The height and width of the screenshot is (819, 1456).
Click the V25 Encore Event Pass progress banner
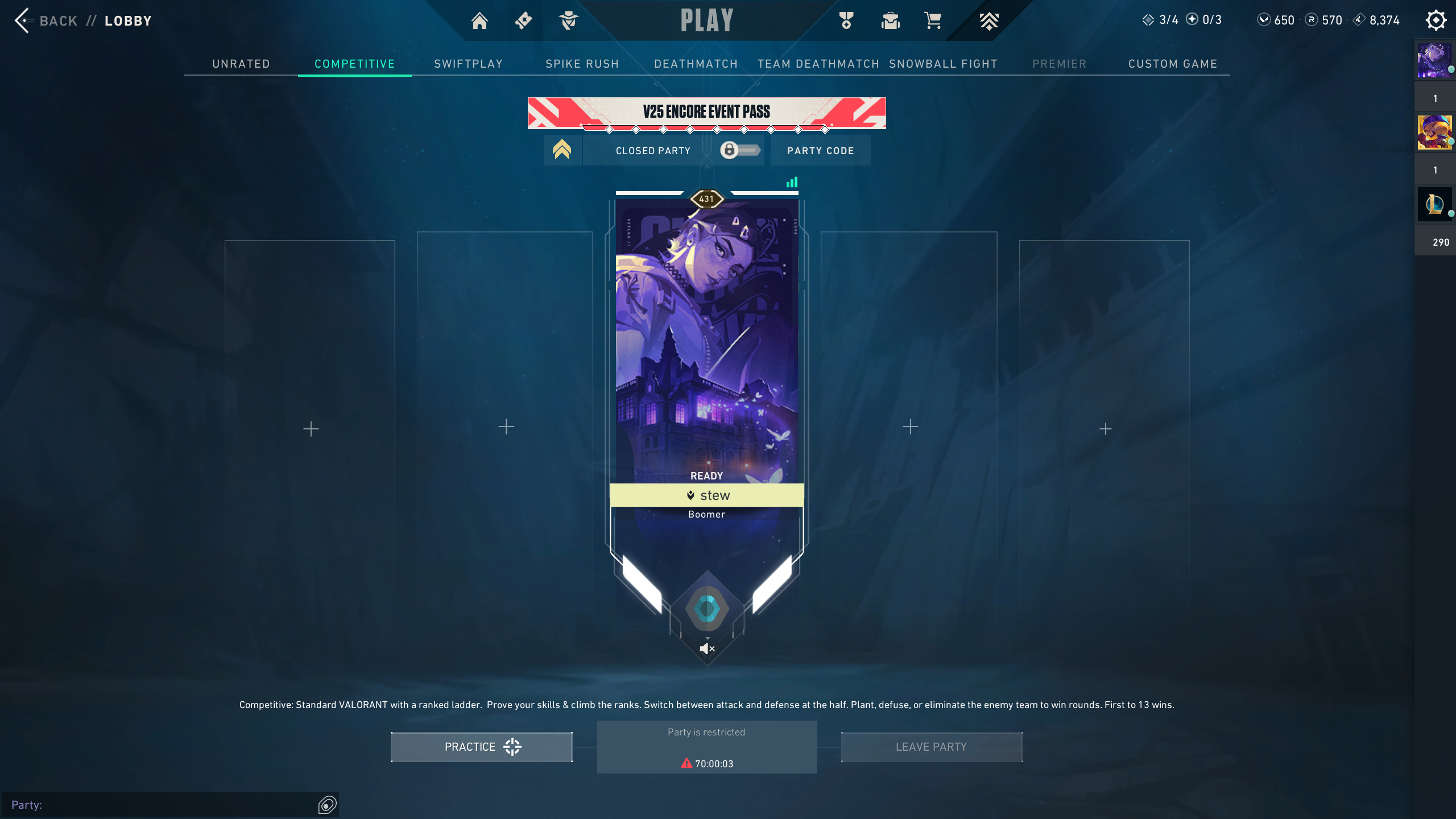click(707, 112)
